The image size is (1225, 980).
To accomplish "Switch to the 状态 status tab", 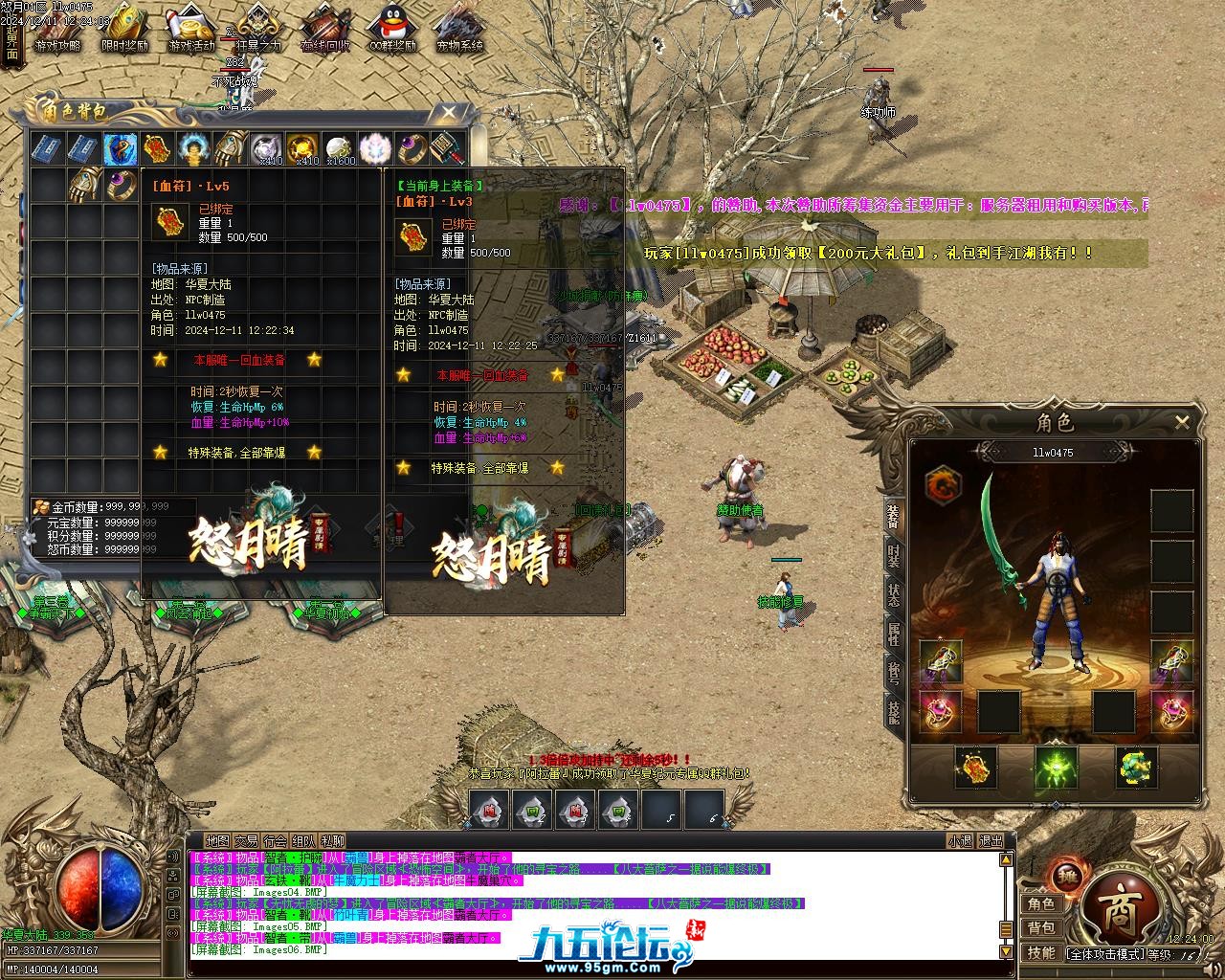I will click(x=893, y=596).
